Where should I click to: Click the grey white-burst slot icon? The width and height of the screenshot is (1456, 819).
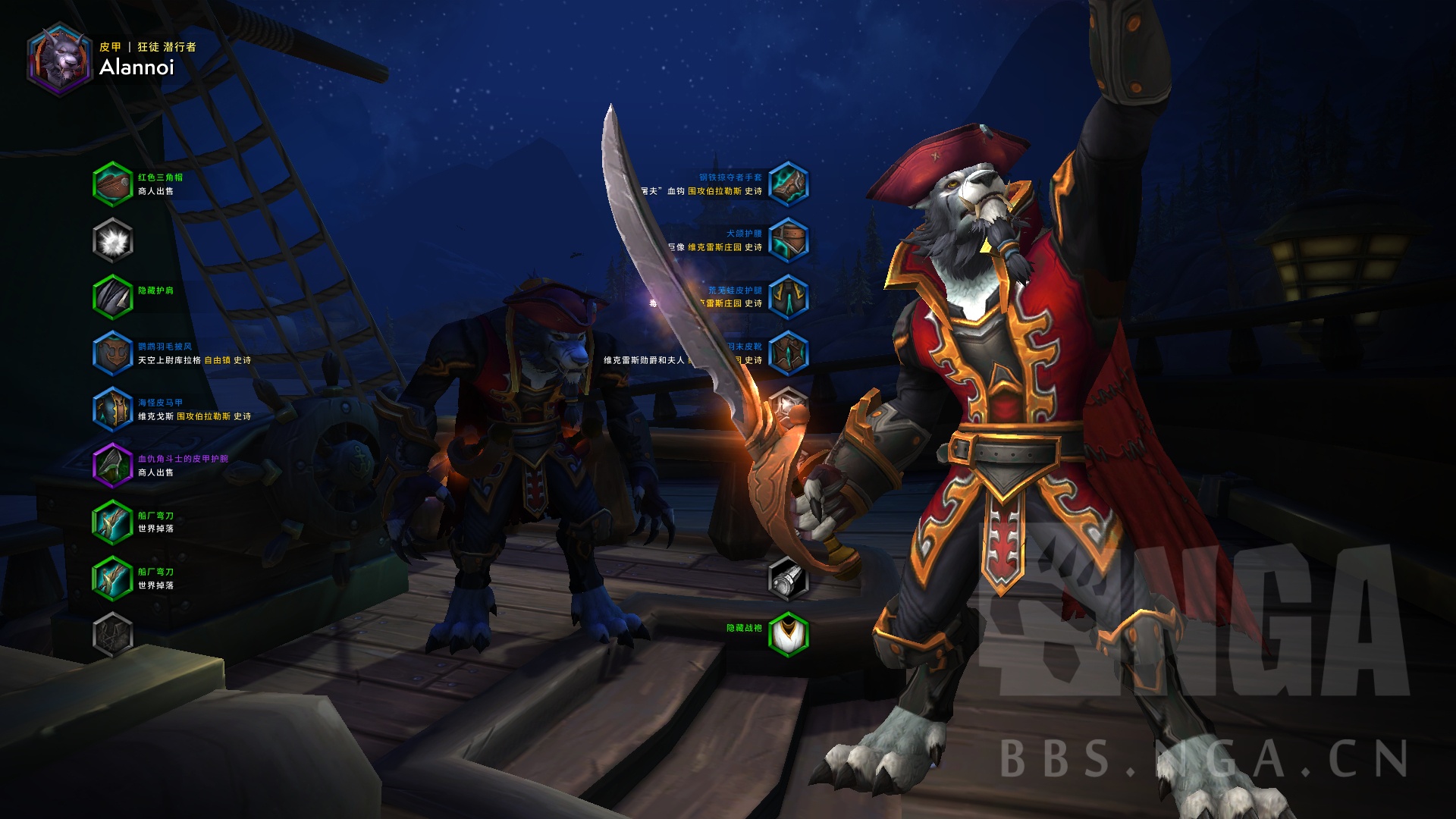coord(113,240)
